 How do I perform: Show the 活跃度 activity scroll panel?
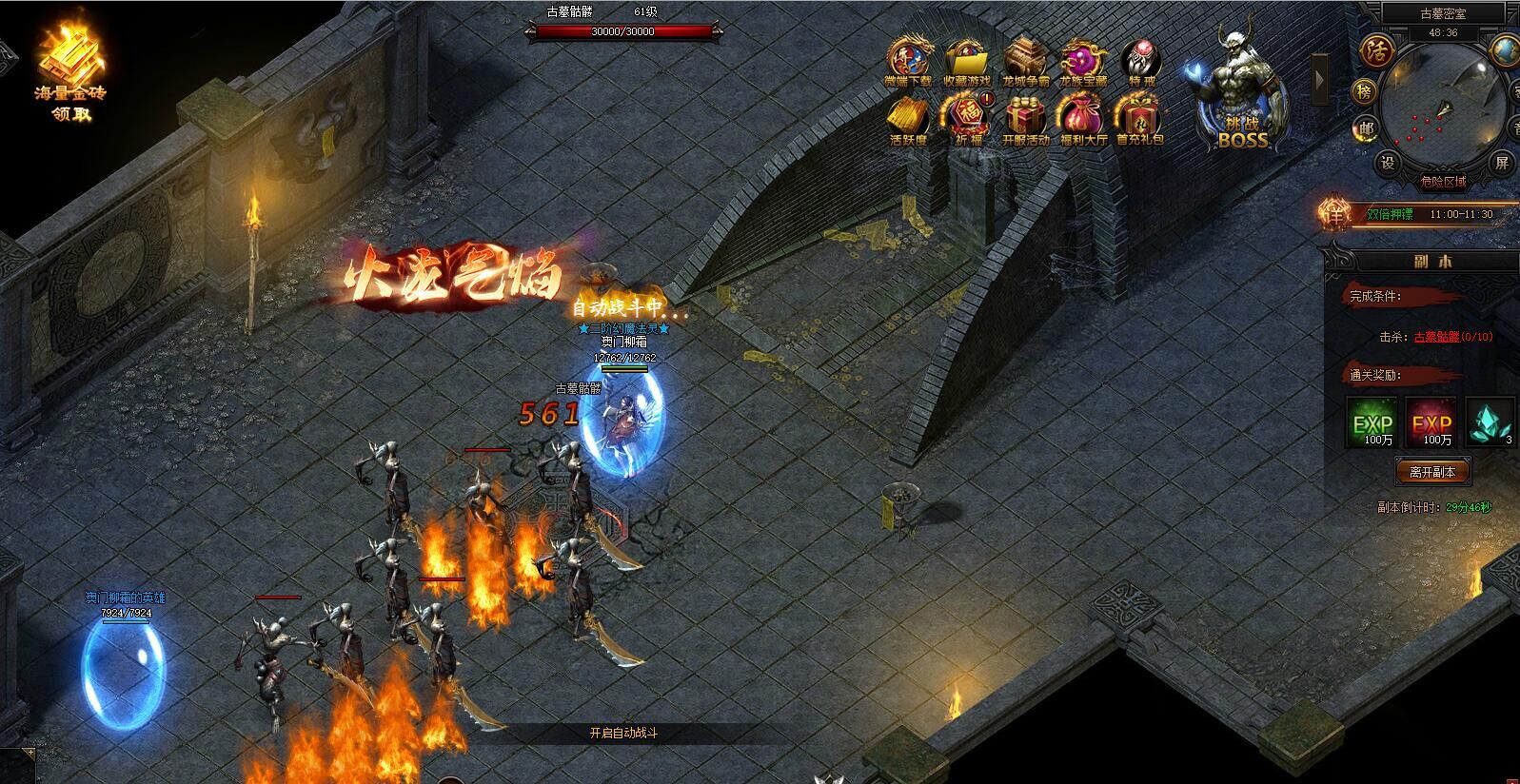click(x=908, y=120)
